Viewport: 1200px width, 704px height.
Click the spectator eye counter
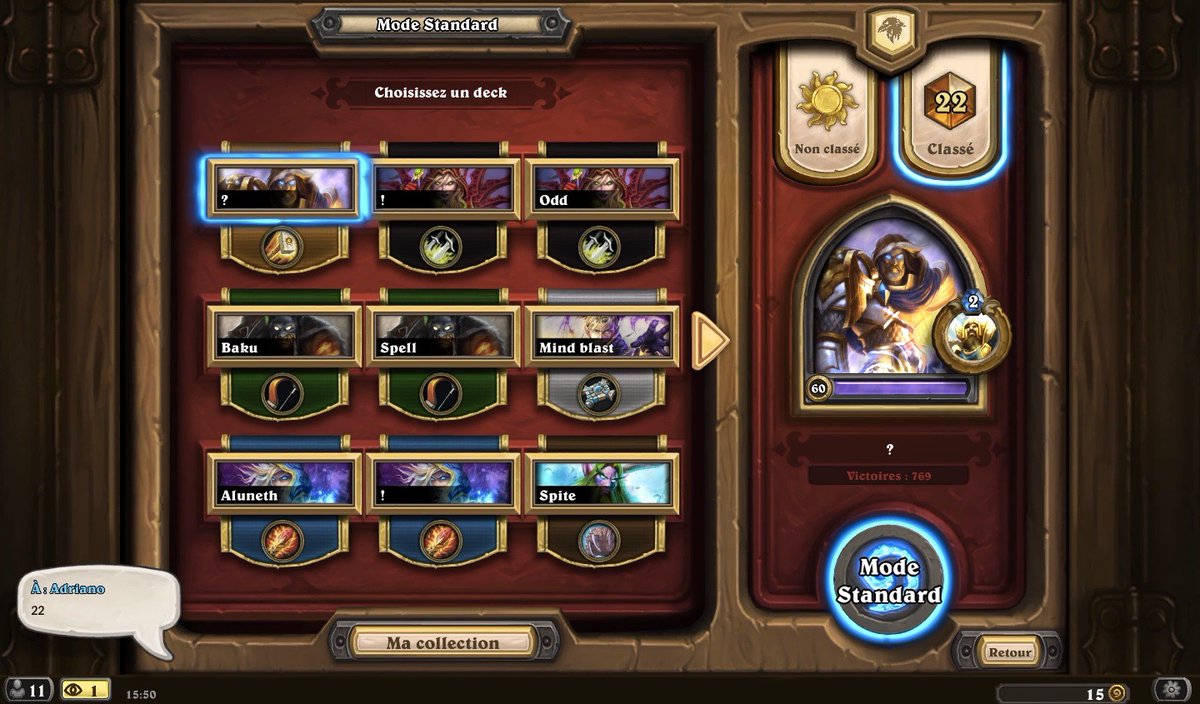(x=84, y=690)
